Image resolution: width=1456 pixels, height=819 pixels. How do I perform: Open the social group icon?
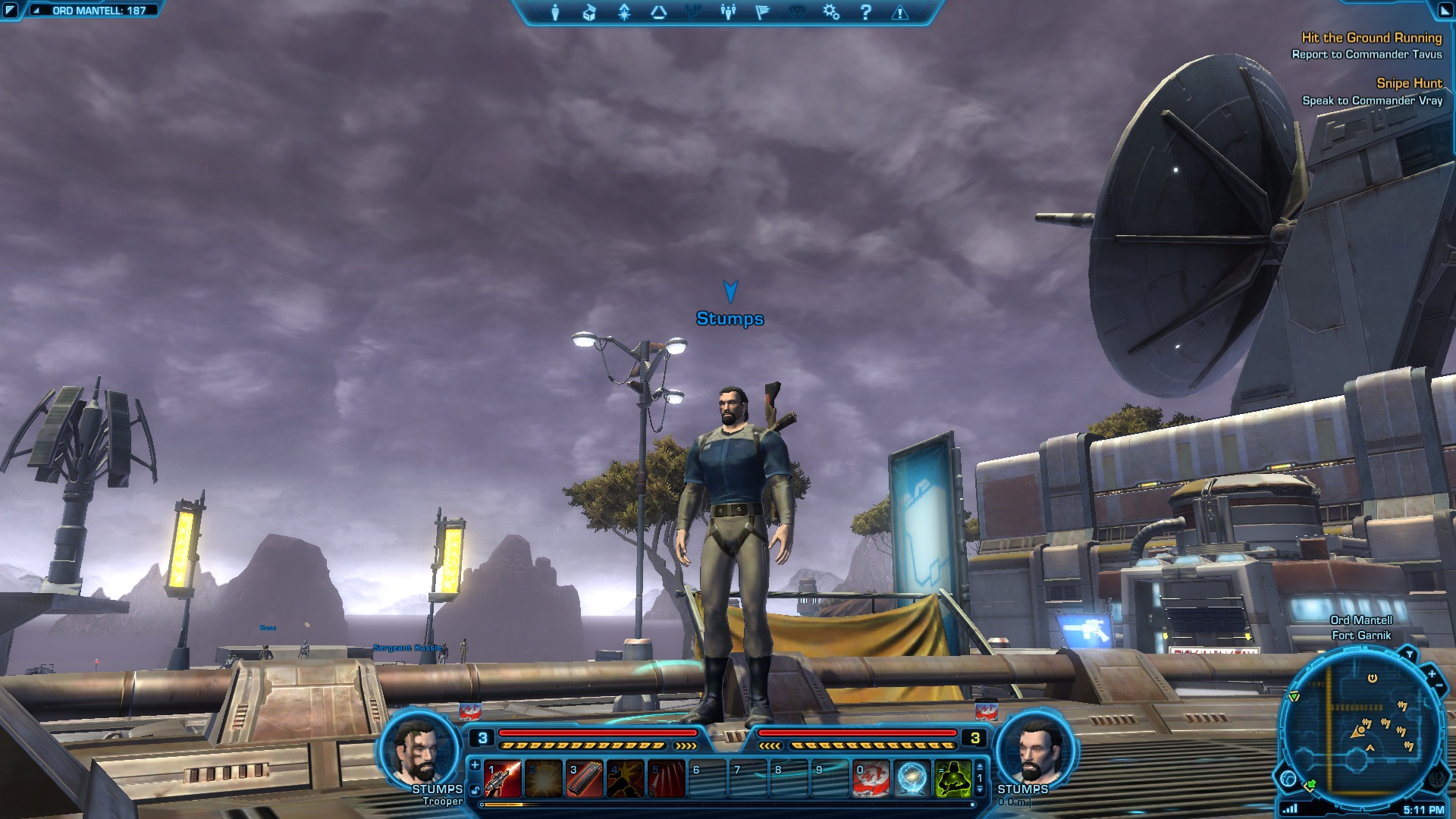[728, 12]
